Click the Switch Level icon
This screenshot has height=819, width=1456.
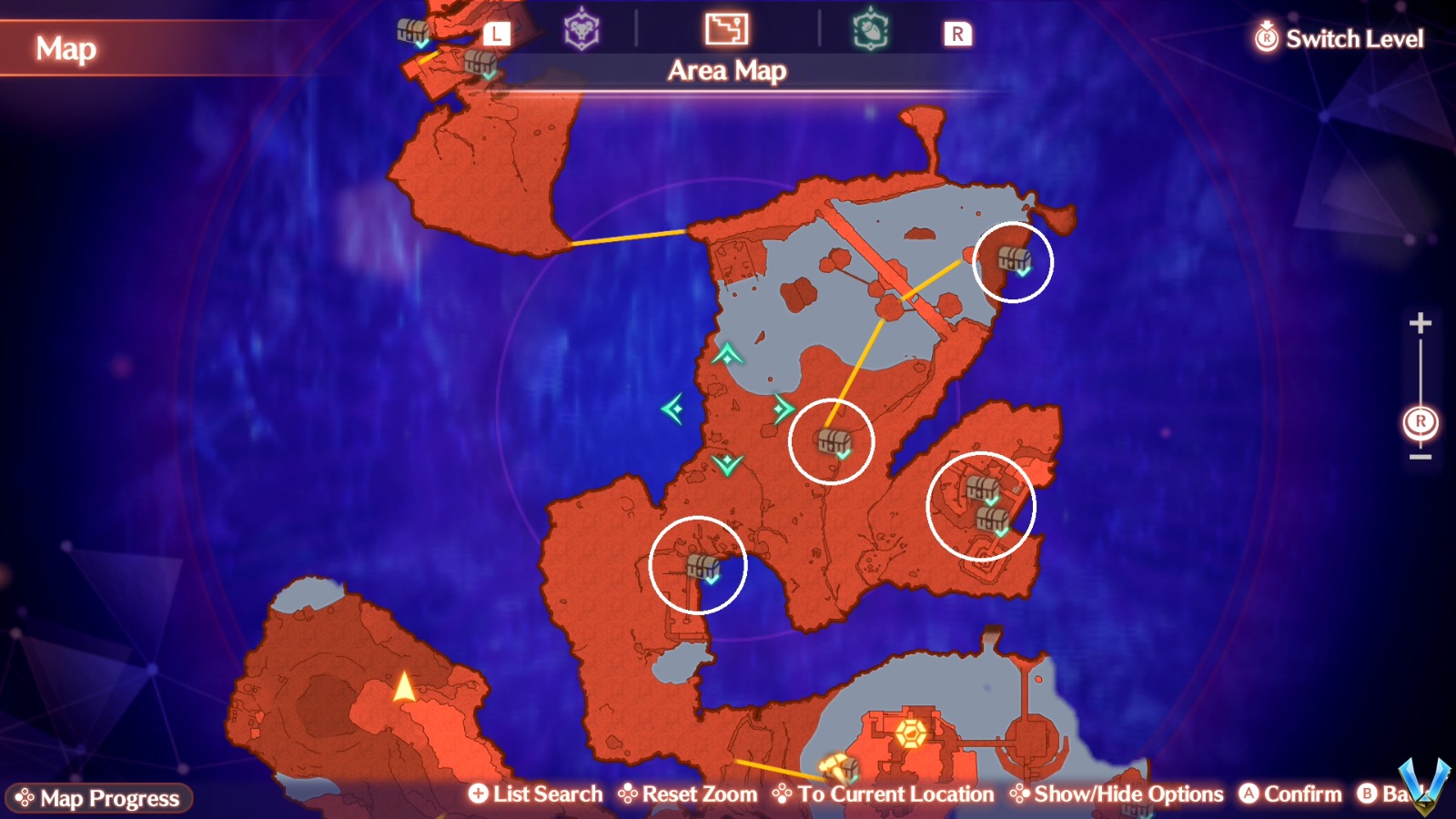pyautogui.click(x=1266, y=38)
